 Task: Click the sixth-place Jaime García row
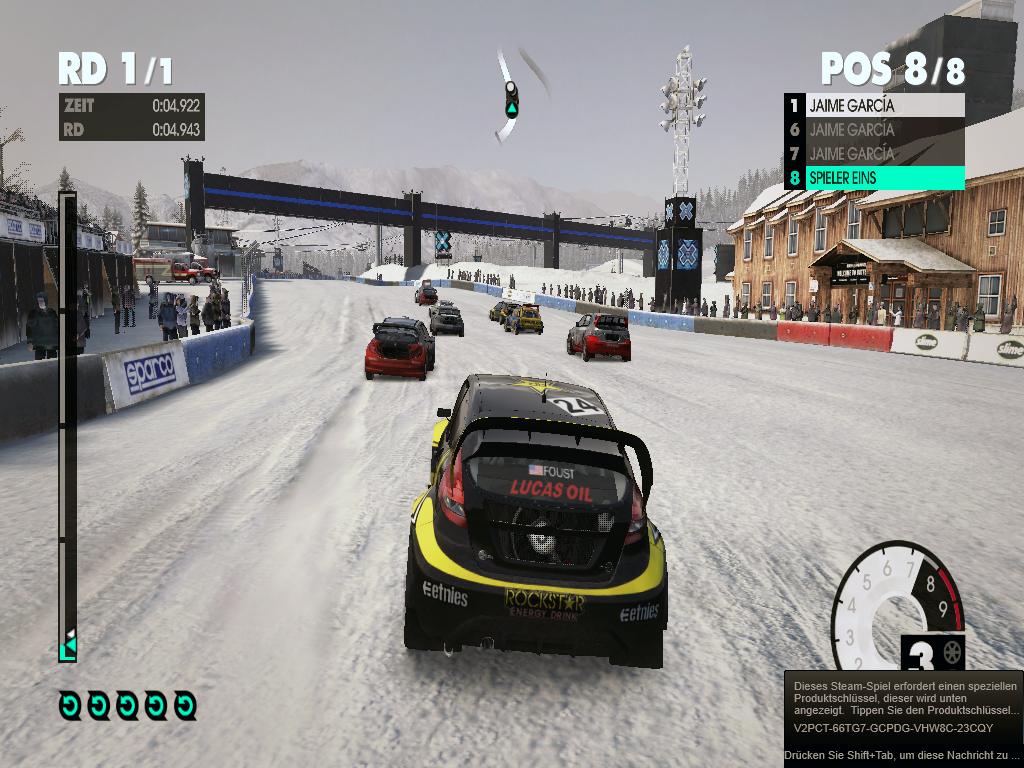(875, 129)
